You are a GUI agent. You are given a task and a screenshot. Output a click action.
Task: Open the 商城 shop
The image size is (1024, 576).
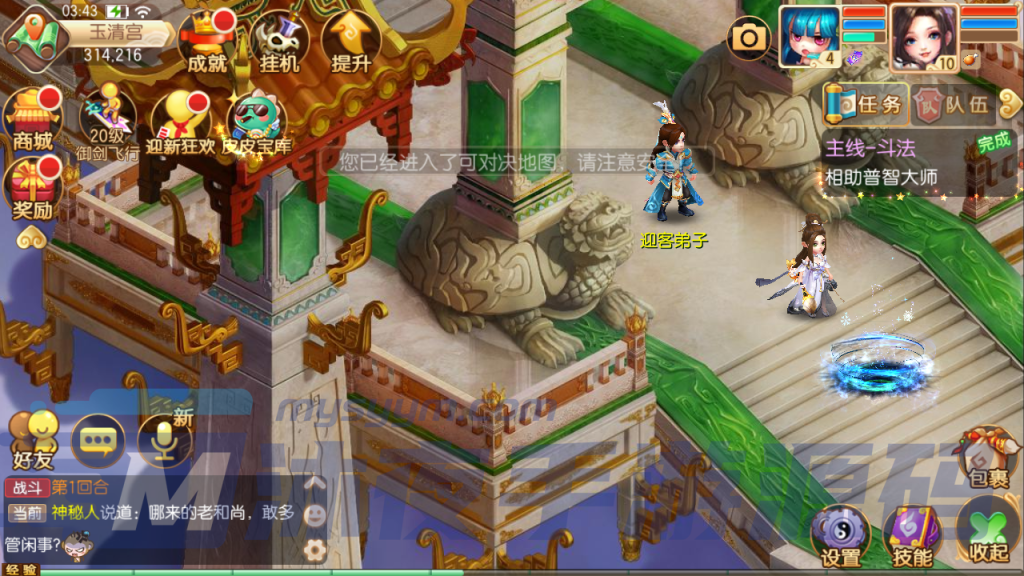[x=32, y=119]
